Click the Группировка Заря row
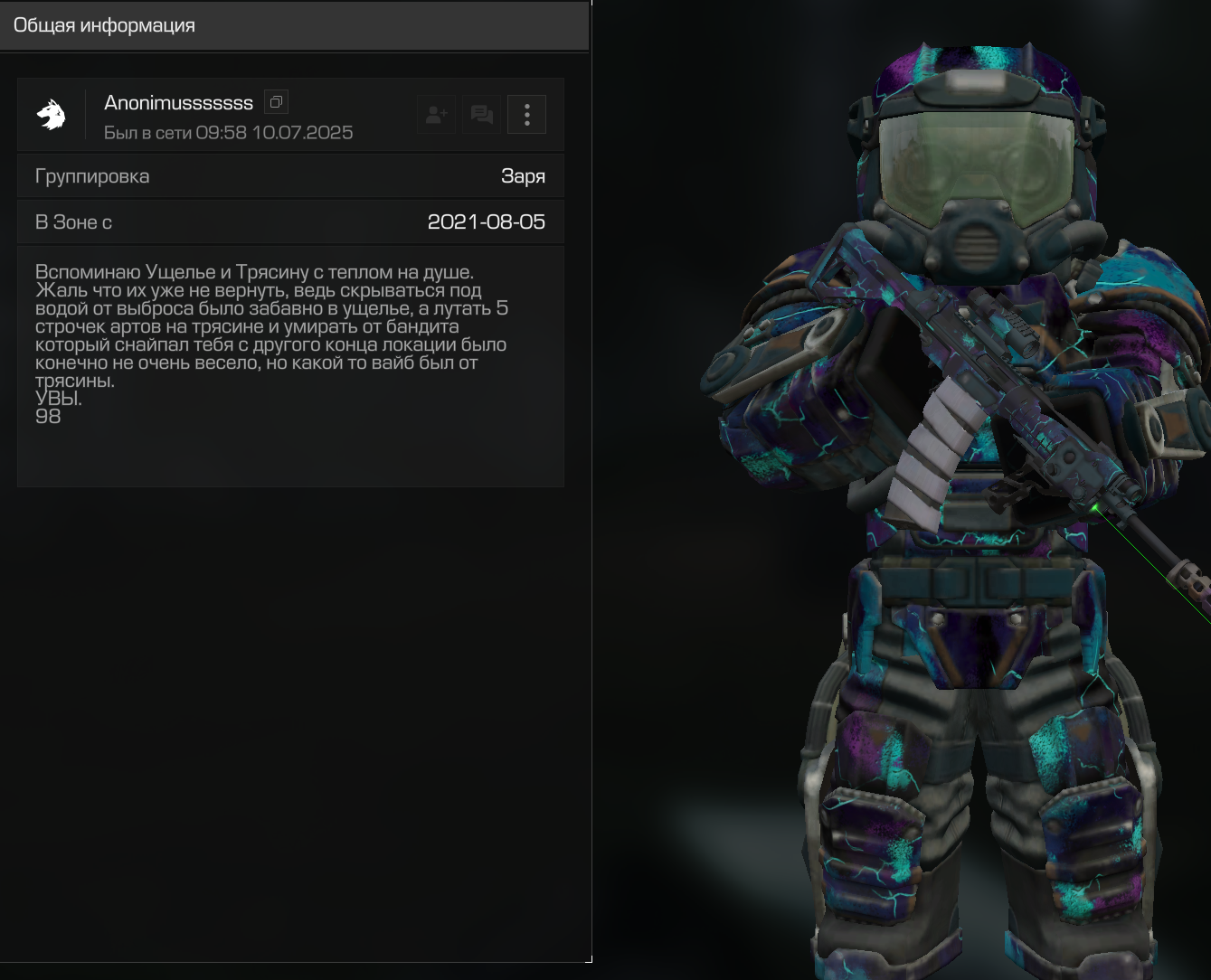The image size is (1211, 980). (290, 176)
